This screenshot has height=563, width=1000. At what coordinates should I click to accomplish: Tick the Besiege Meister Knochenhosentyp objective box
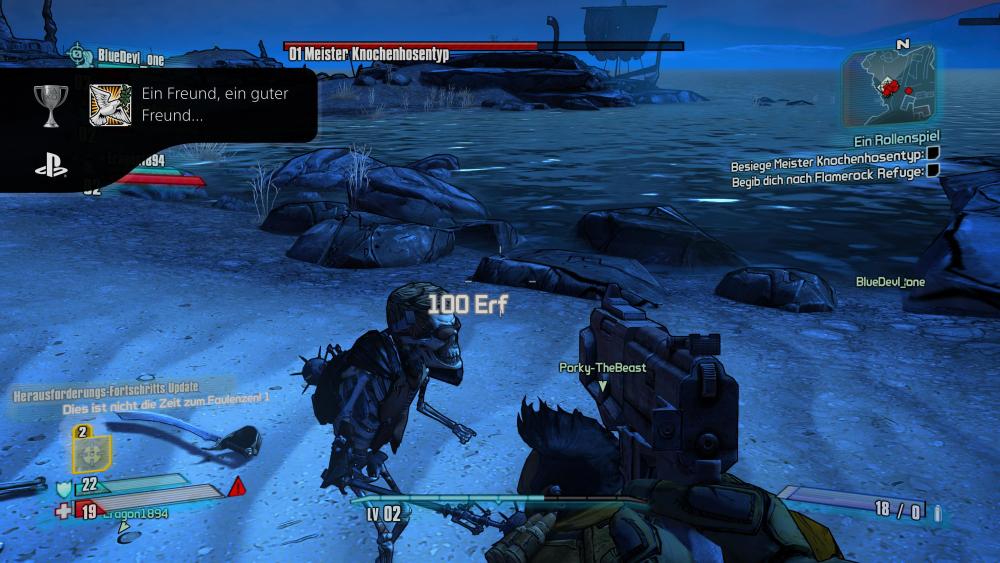tap(932, 154)
